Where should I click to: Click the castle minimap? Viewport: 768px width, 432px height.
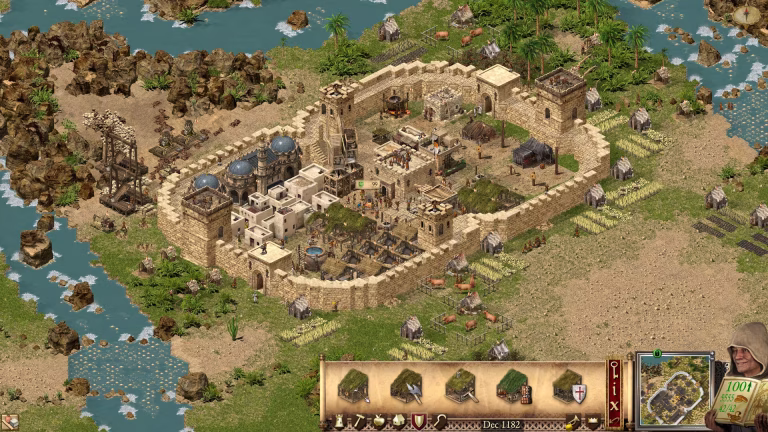(674, 390)
